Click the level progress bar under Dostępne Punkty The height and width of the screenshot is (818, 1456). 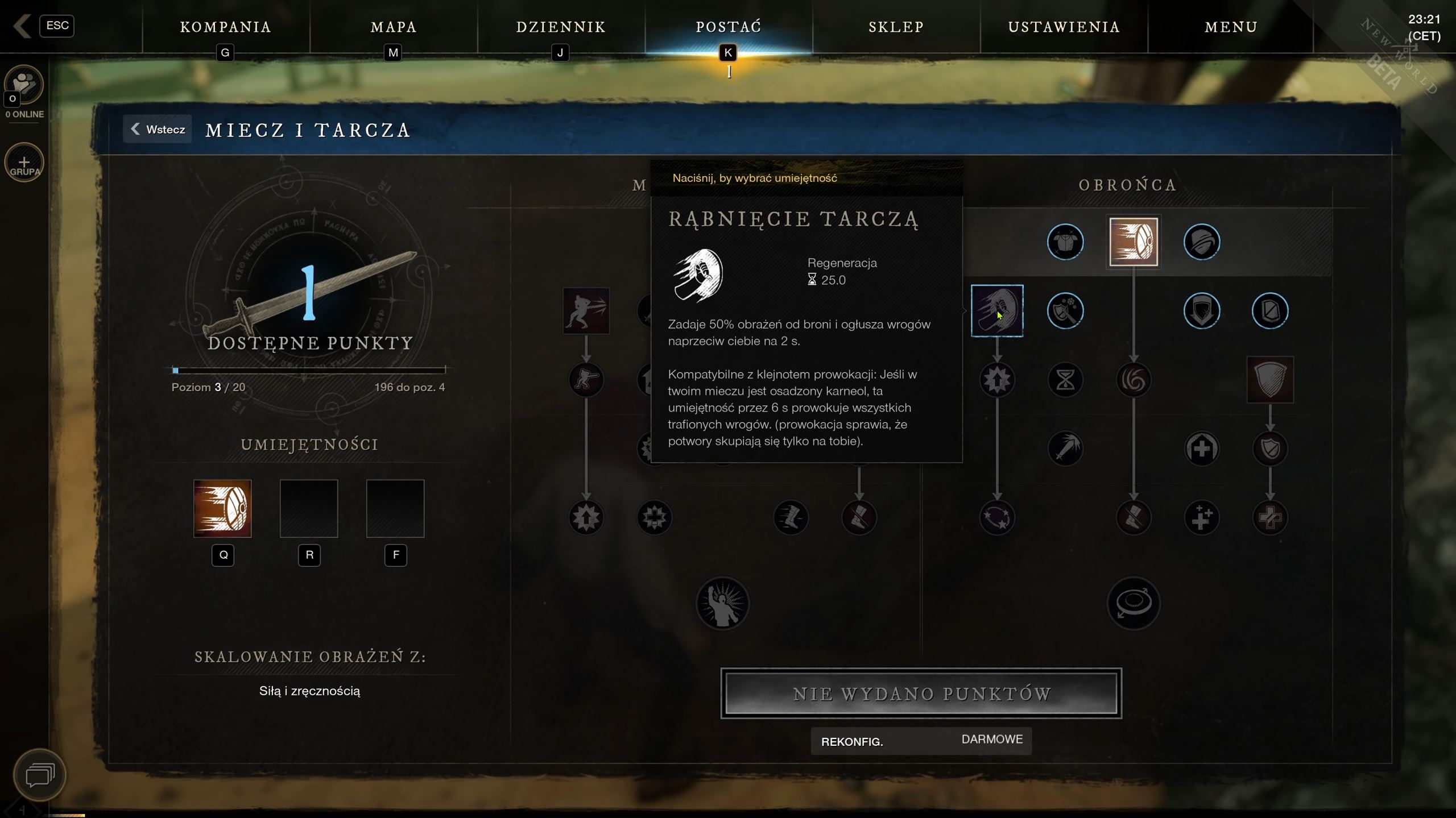(309, 371)
